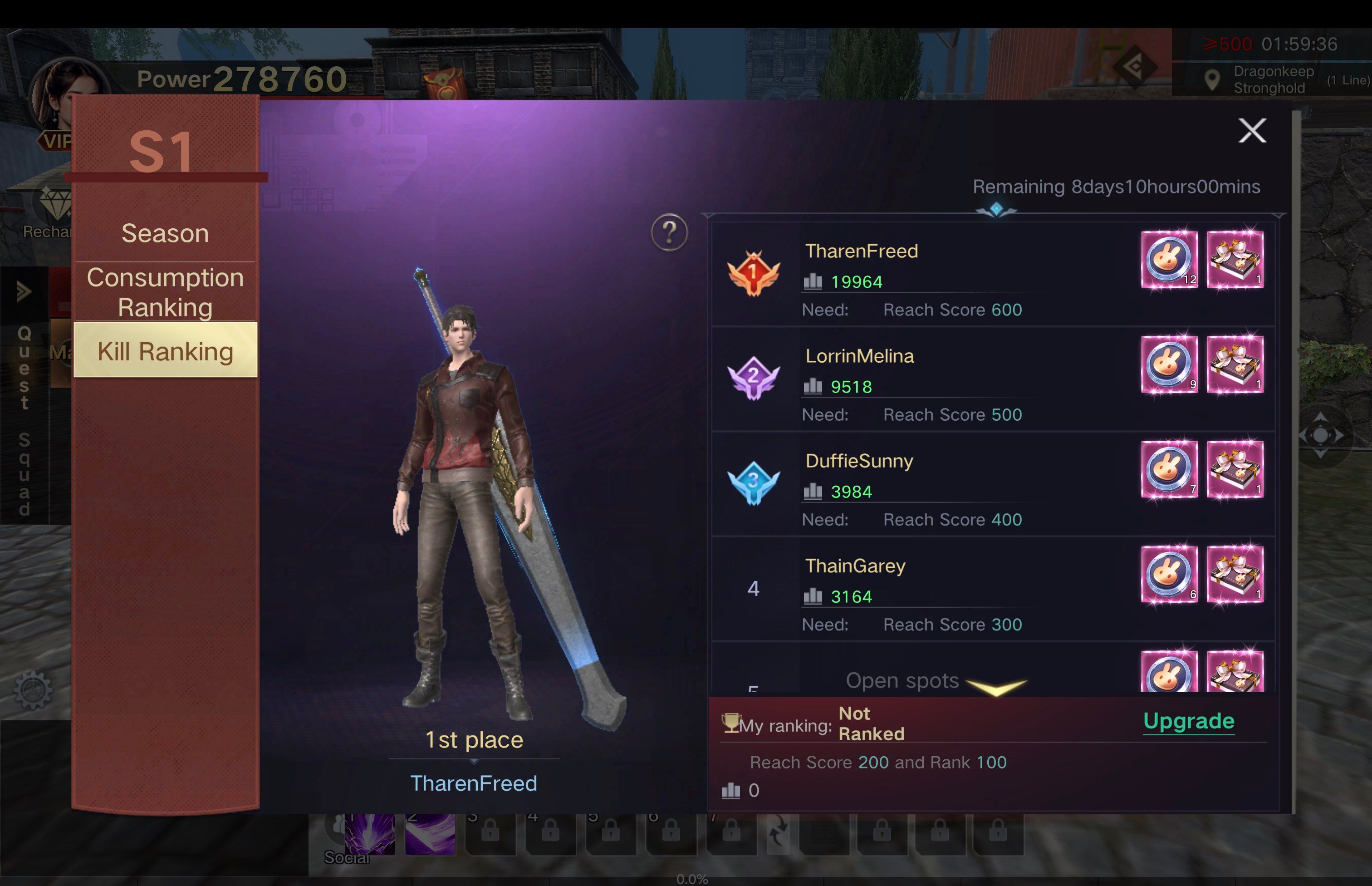This screenshot has width=1372, height=886.
Task: Inspect fourth place rabbit coin reward
Action: tap(1169, 574)
